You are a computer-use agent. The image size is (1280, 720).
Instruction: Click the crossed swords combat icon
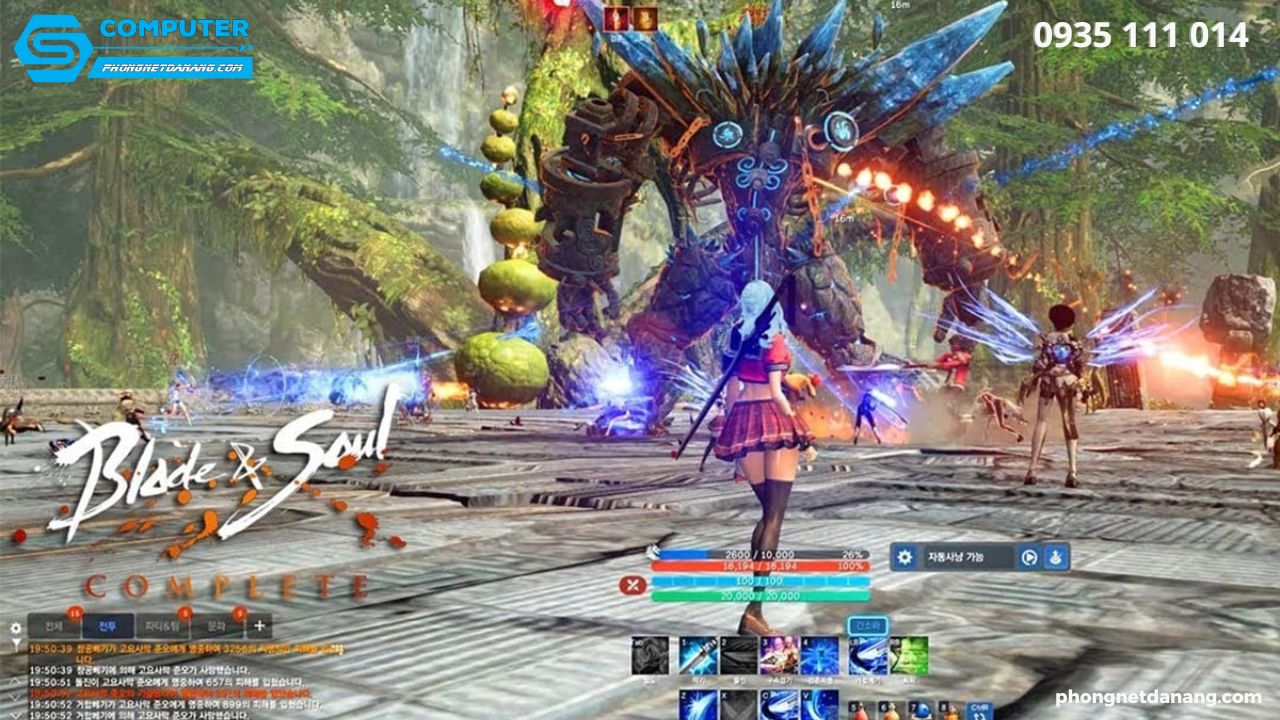pos(632,586)
